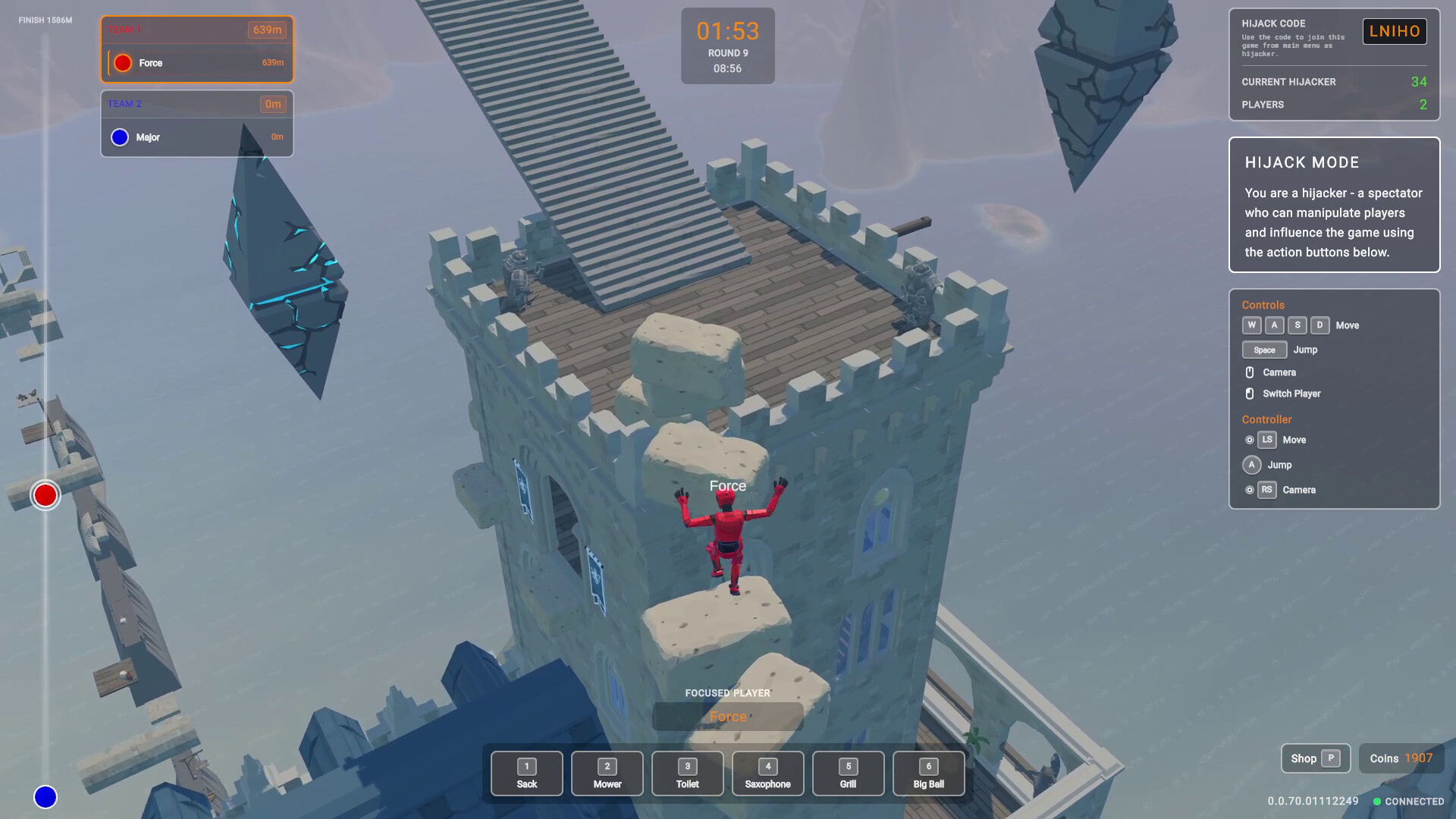This screenshot has height=819, width=1456.
Task: Launch the Big Ball action
Action: [x=928, y=773]
